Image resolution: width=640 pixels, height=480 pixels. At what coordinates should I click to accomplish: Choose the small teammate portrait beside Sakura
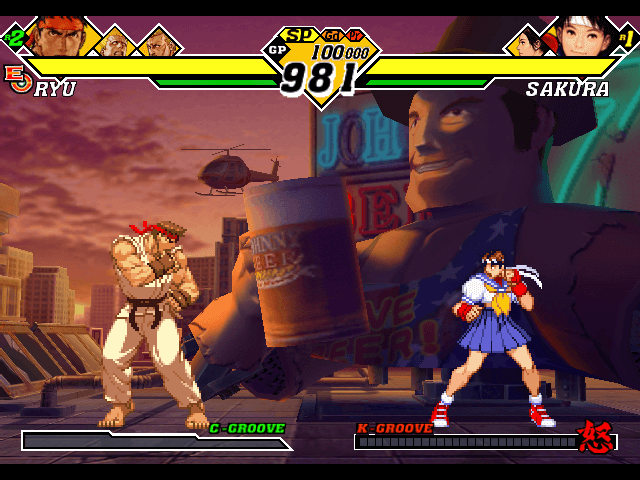click(529, 43)
